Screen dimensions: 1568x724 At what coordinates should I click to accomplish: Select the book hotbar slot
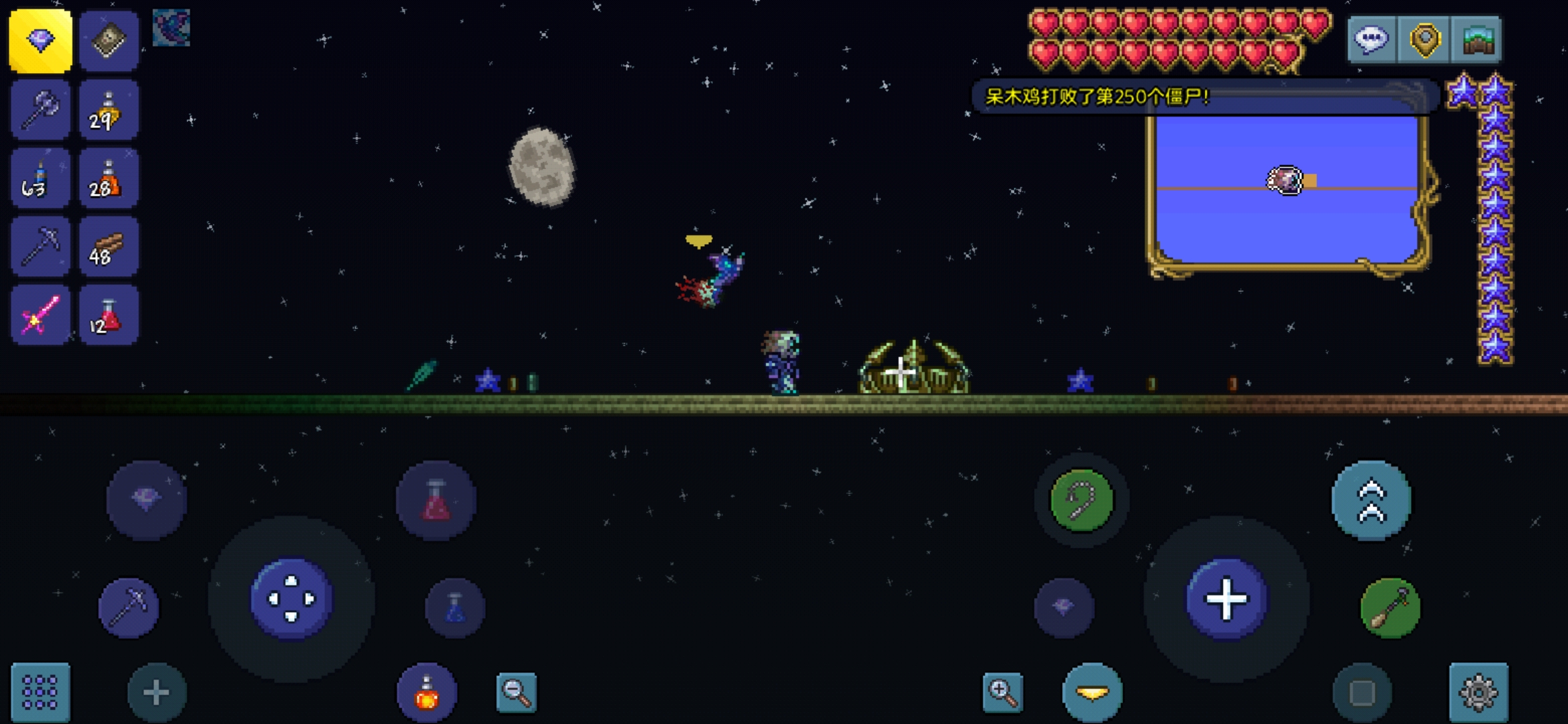click(x=109, y=41)
